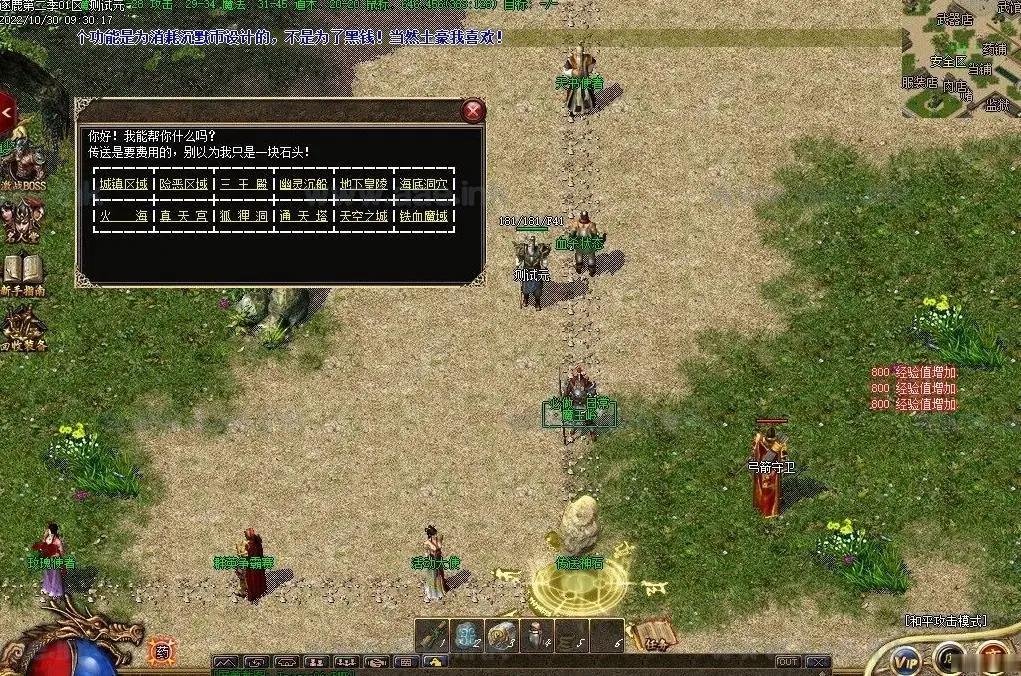This screenshot has height=676, width=1021.
Task: Select the 险恶区域 teleport option
Action: coord(184,184)
